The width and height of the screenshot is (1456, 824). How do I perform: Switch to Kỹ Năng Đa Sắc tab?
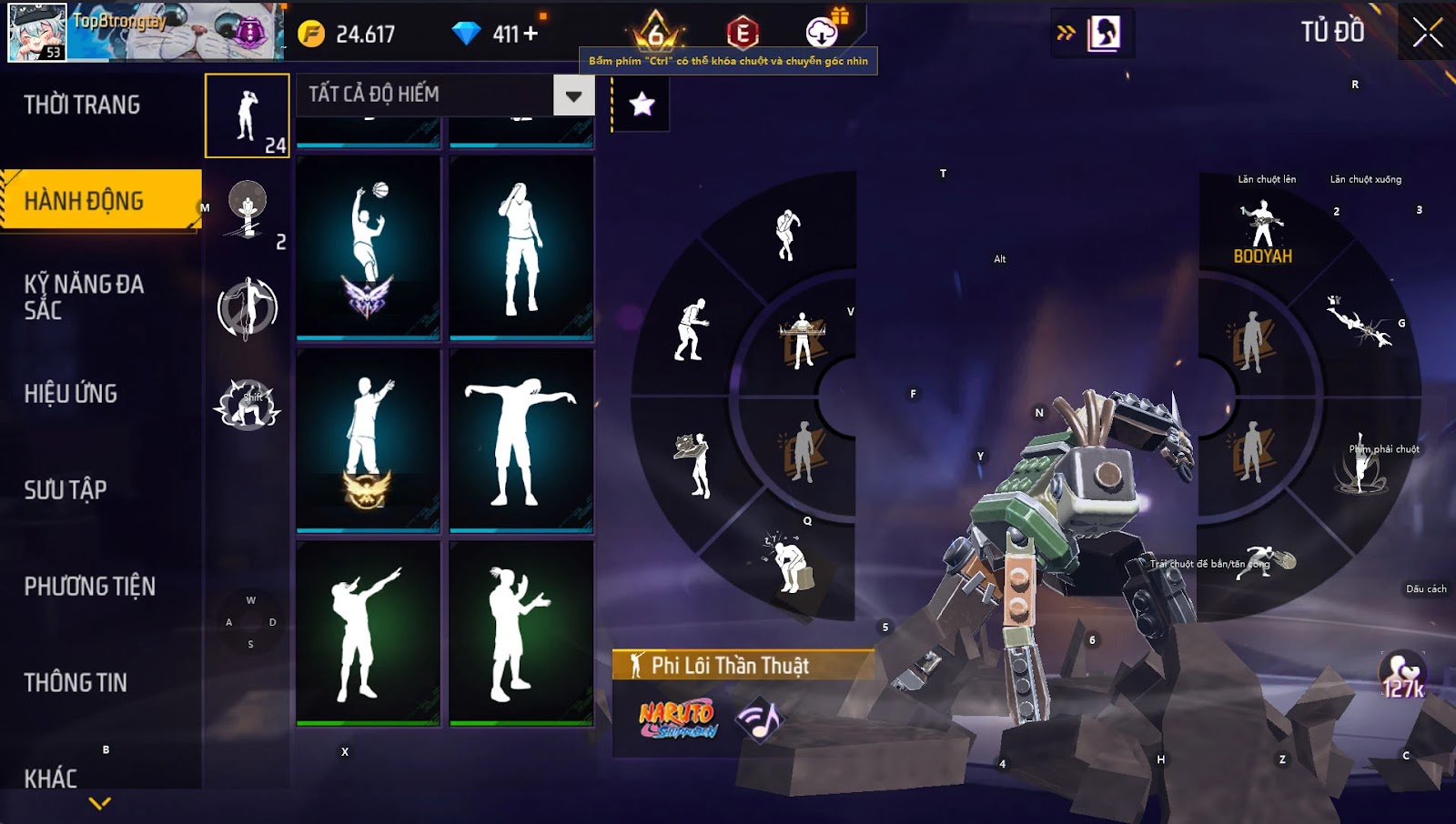[x=84, y=297]
